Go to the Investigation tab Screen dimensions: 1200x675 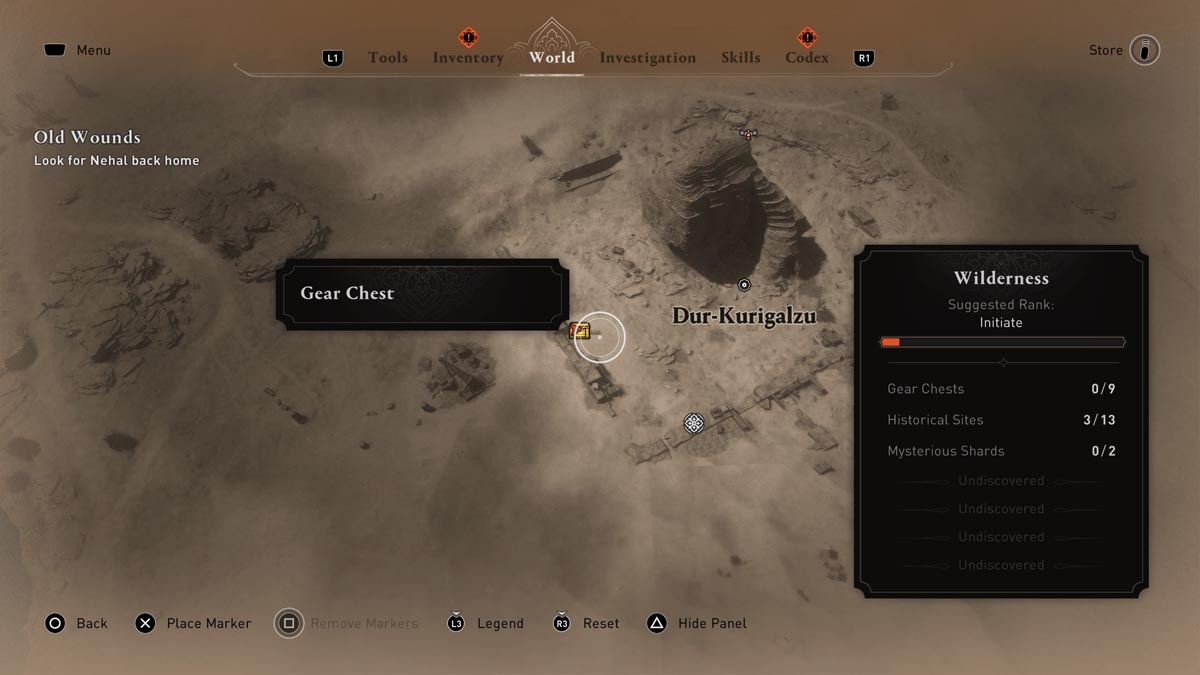pyautogui.click(x=647, y=58)
